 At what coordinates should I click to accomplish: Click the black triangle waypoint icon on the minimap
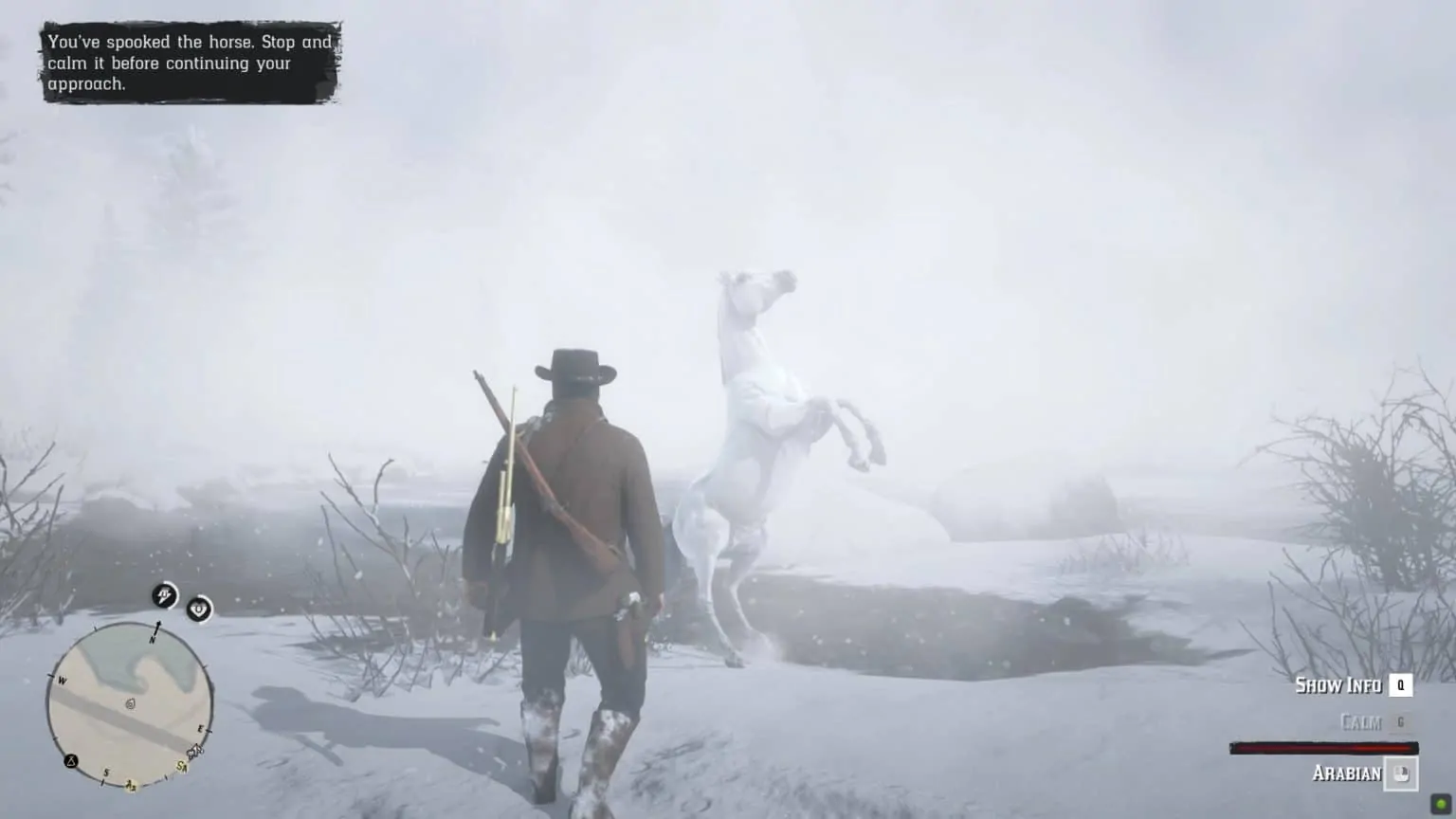coord(70,761)
